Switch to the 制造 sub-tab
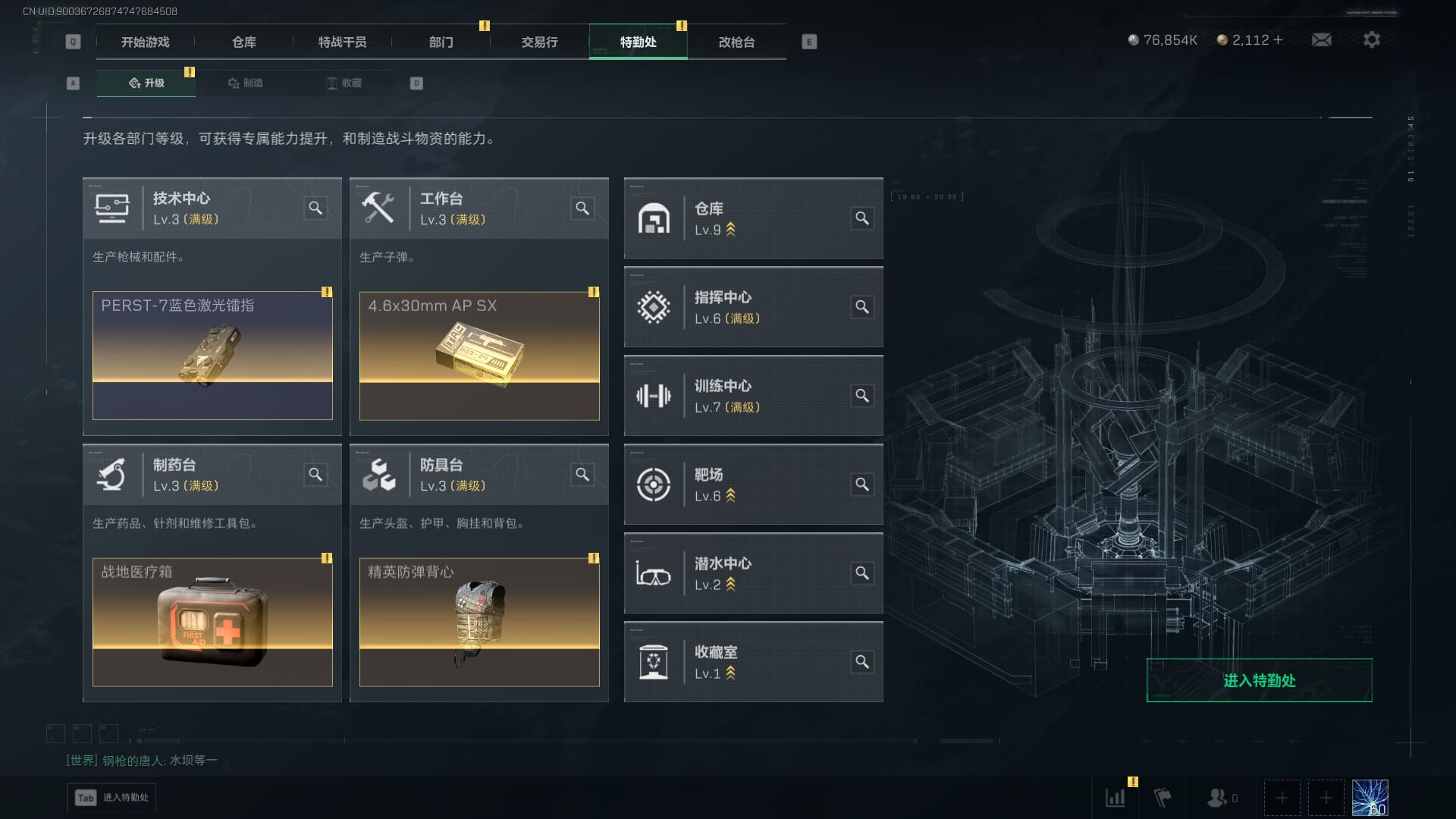The image size is (1456, 819). click(245, 83)
